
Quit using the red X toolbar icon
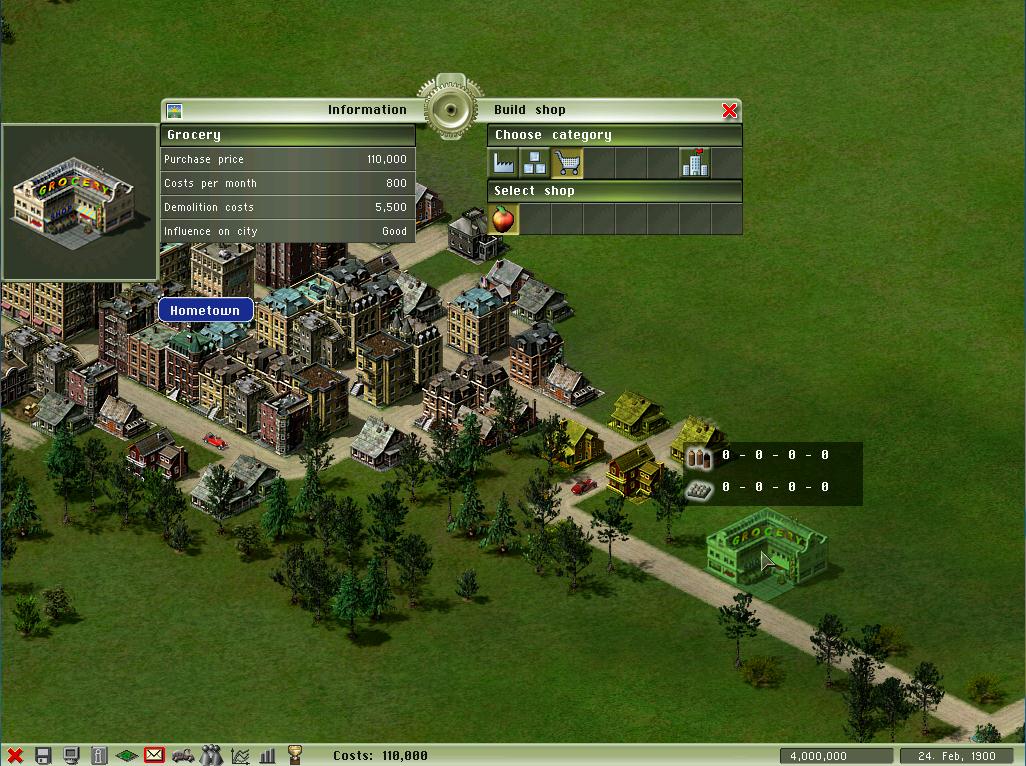(x=15, y=756)
